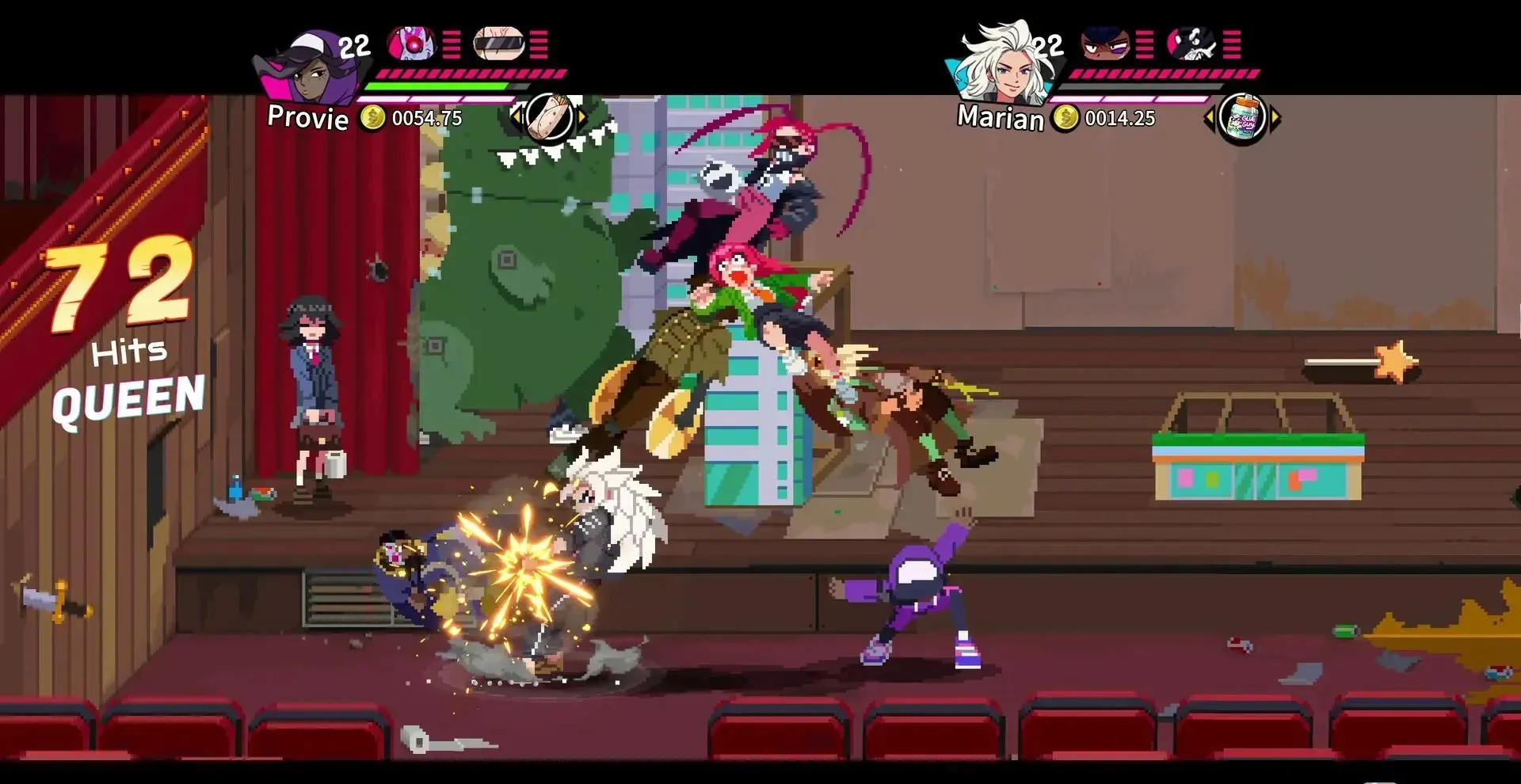This screenshot has width=1521, height=784.
Task: Select Marian's Glue Guy jar item
Action: pyautogui.click(x=1241, y=119)
